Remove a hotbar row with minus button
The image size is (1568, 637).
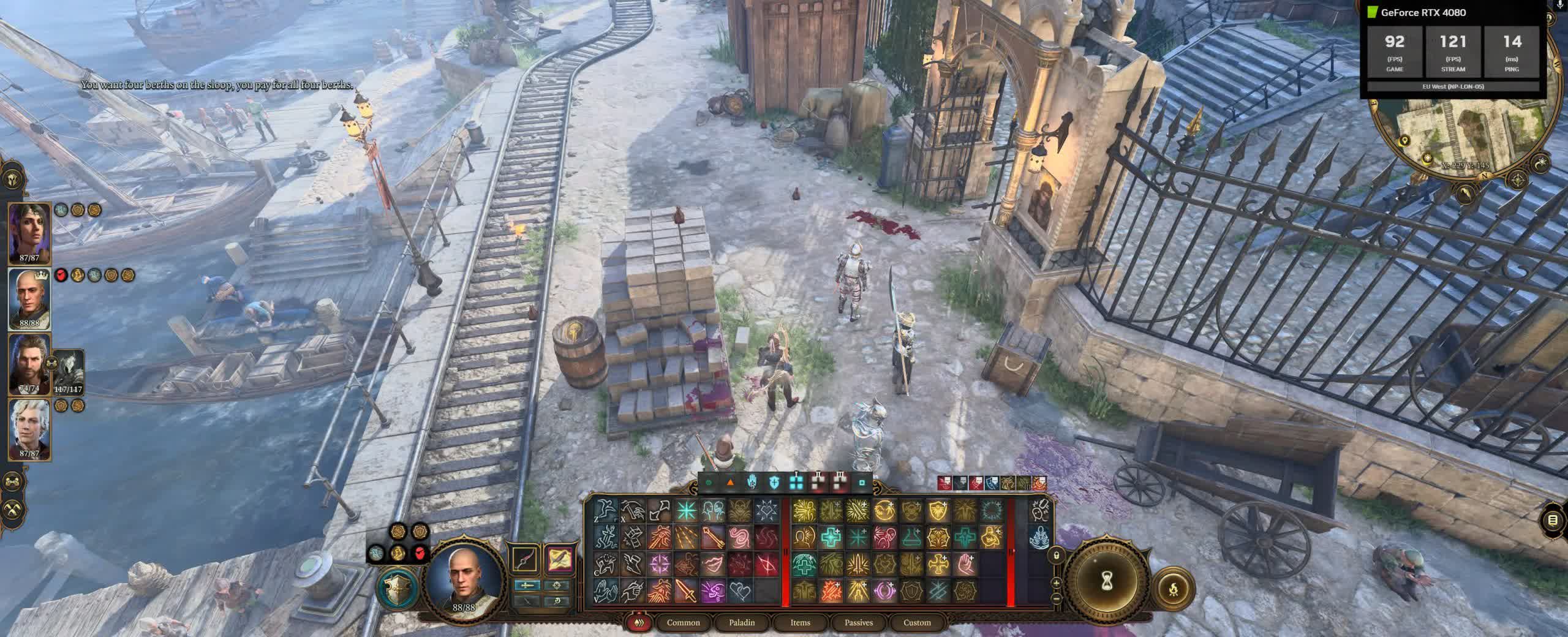point(1056,598)
